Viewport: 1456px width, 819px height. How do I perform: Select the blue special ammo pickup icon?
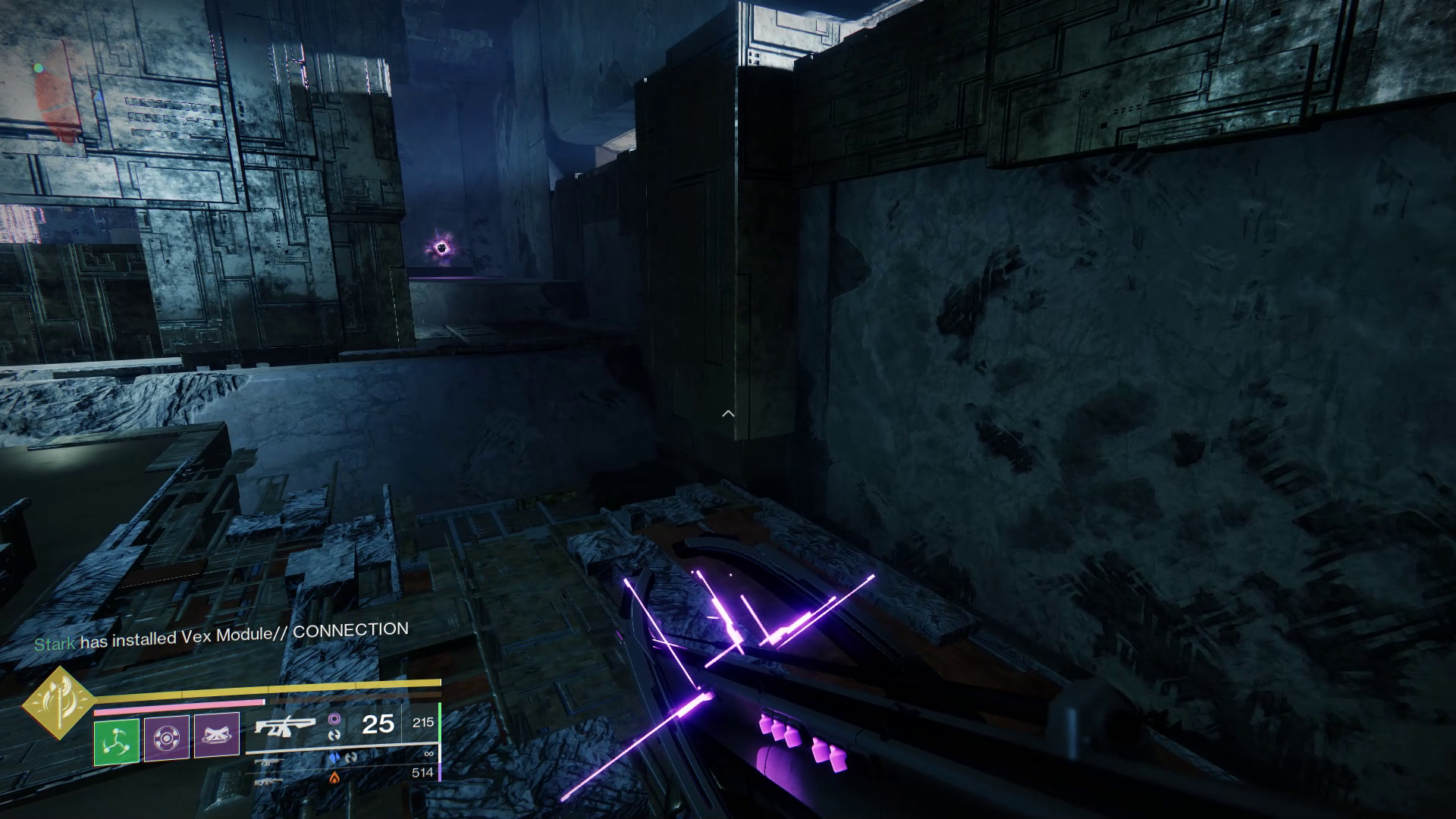[x=334, y=758]
